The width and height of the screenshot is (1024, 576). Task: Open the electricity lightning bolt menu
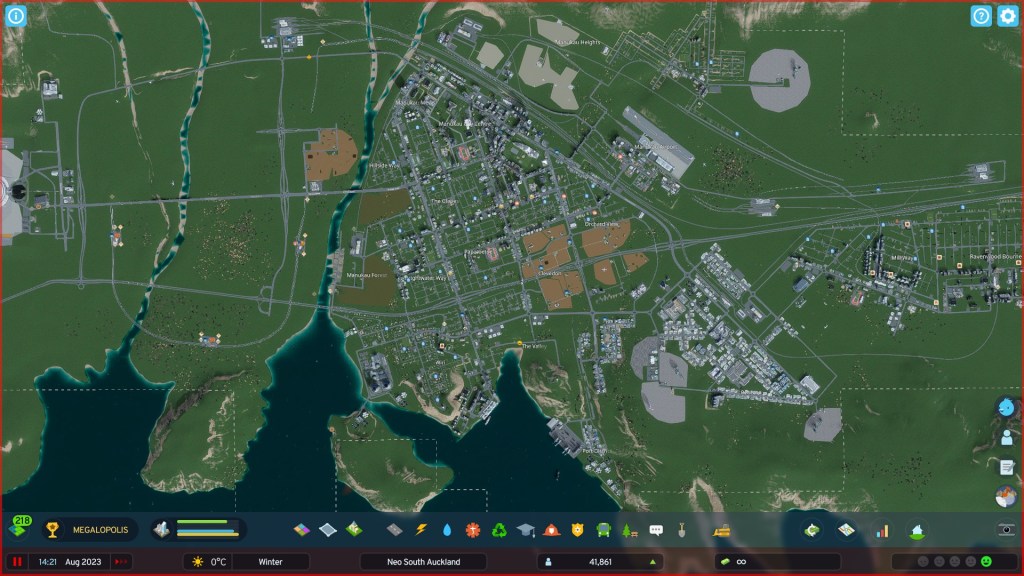click(421, 529)
